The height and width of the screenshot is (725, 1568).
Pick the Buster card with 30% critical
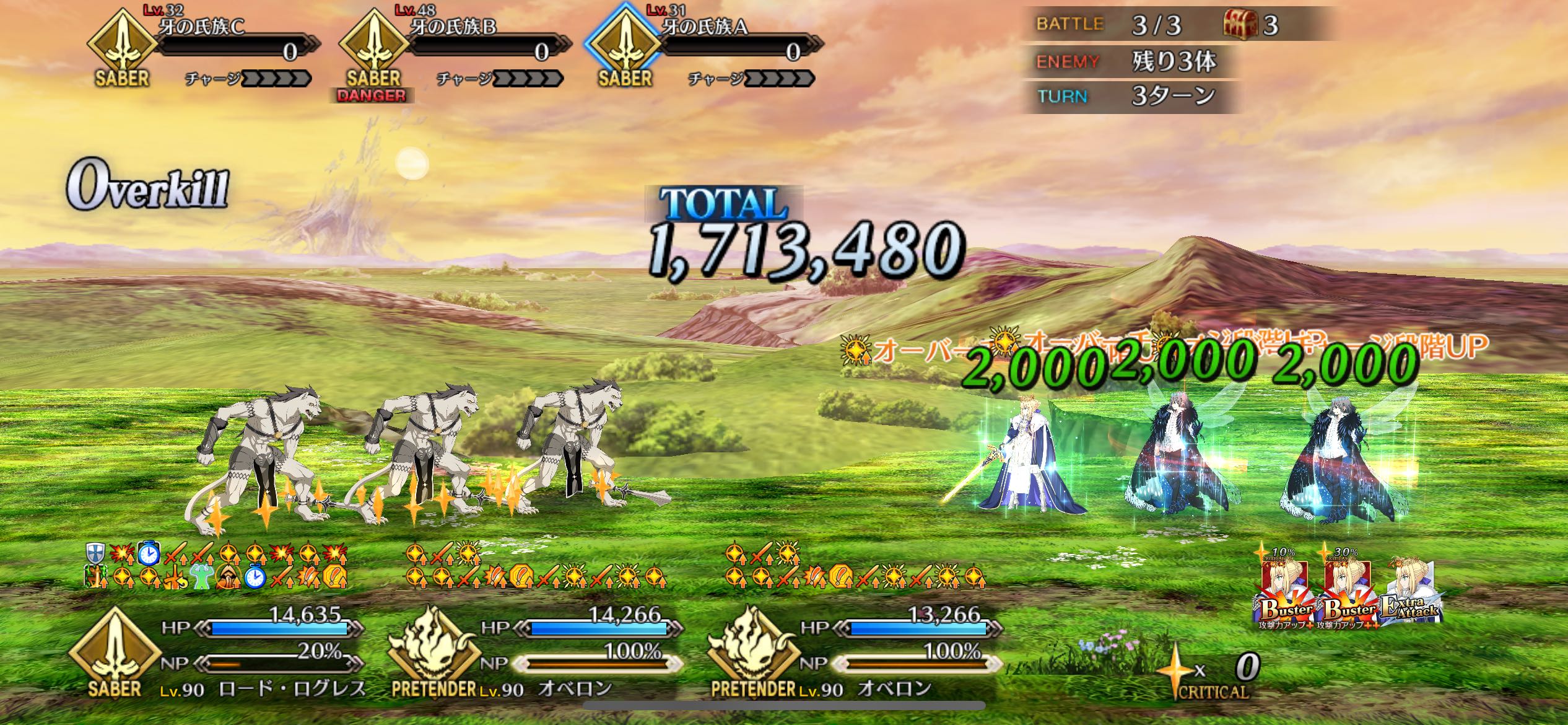(1348, 592)
